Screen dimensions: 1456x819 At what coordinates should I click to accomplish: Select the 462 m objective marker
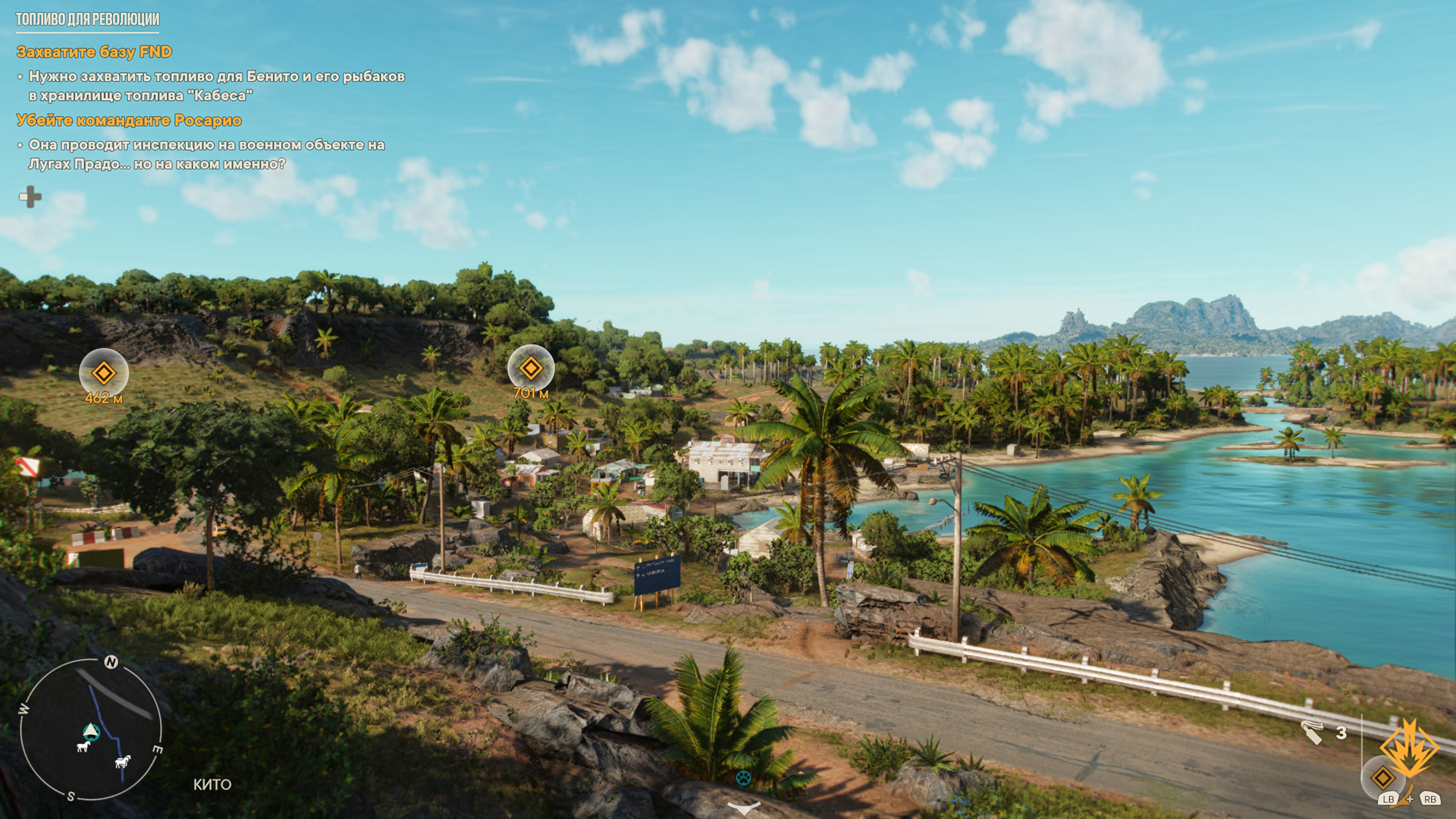pos(104,372)
